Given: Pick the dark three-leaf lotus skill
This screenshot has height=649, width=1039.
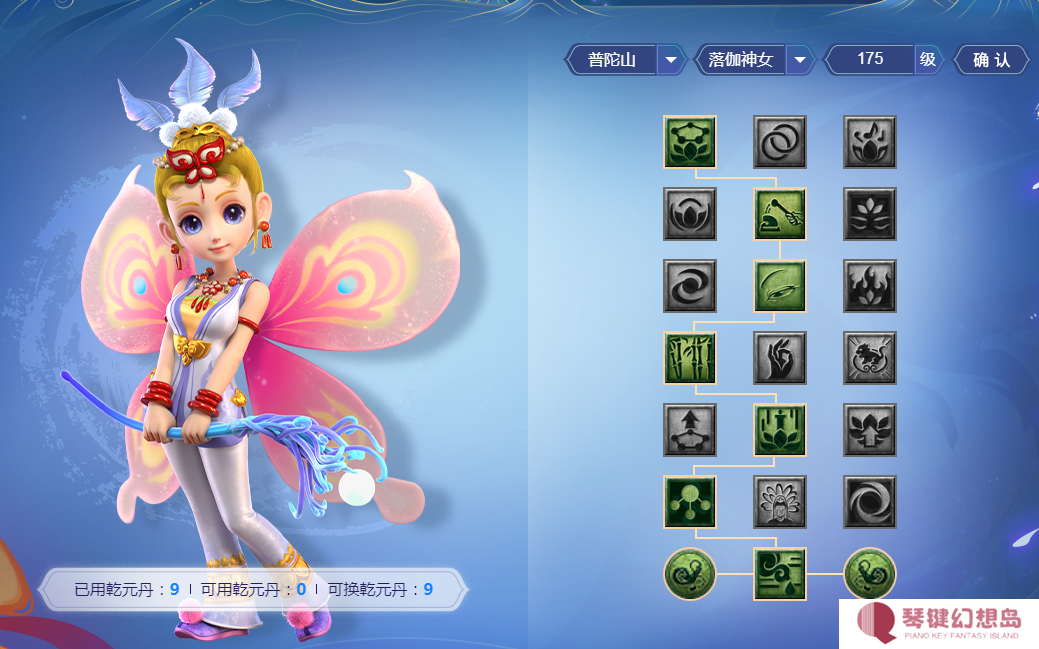Looking at the screenshot, I should pyautogui.click(x=870, y=214).
